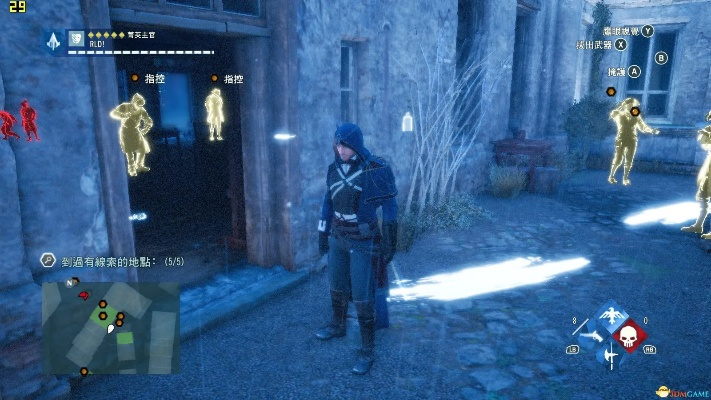Select the red enemy marker on the minimap

85,296
